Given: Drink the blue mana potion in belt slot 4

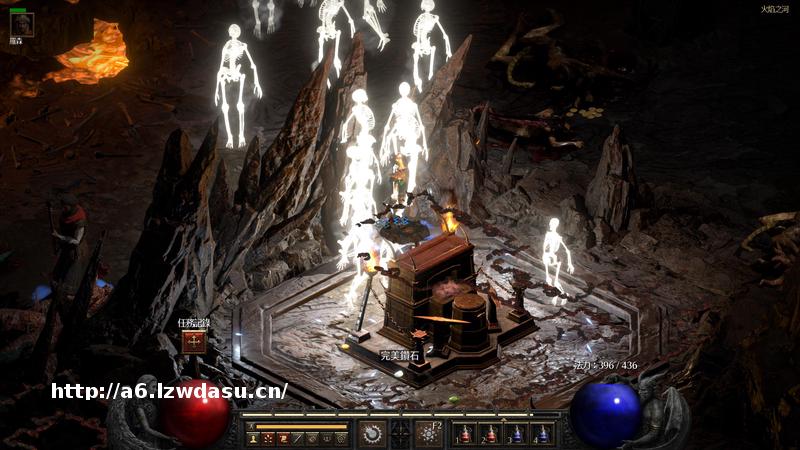Looking at the screenshot, I should click(542, 434).
